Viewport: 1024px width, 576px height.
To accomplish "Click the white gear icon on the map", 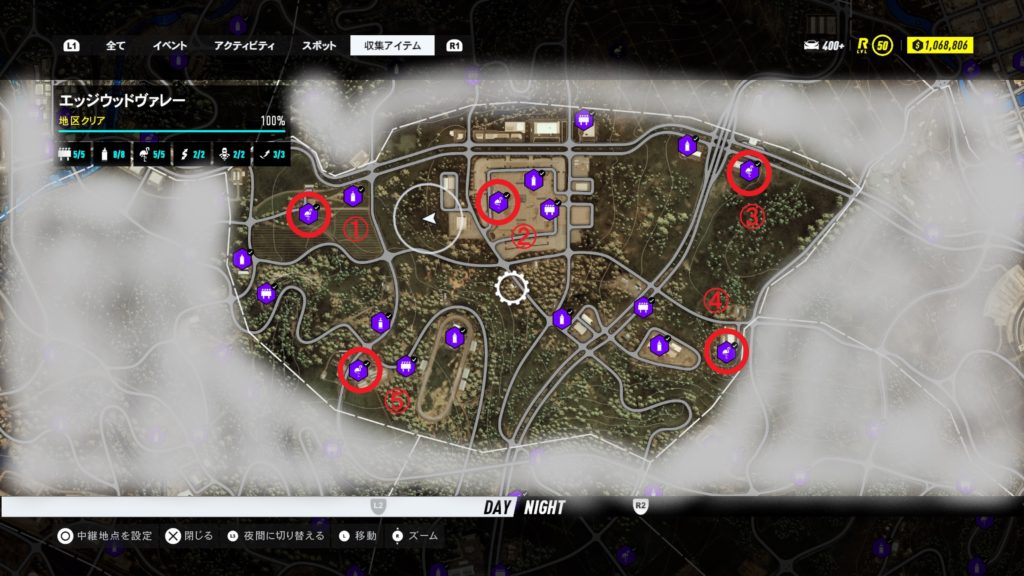I will click(511, 289).
